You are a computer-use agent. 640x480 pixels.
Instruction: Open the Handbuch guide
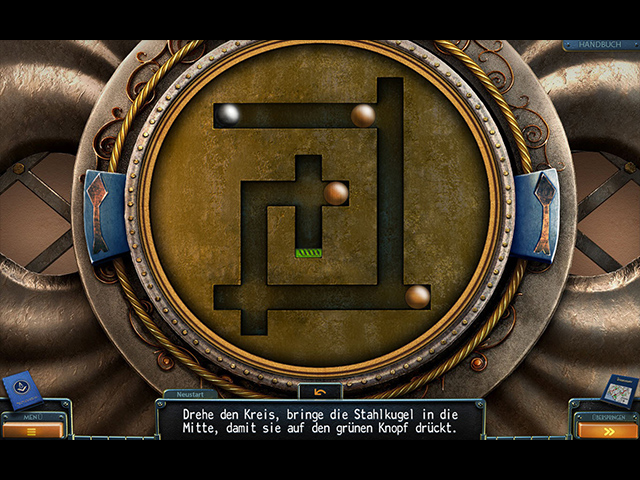pos(600,45)
